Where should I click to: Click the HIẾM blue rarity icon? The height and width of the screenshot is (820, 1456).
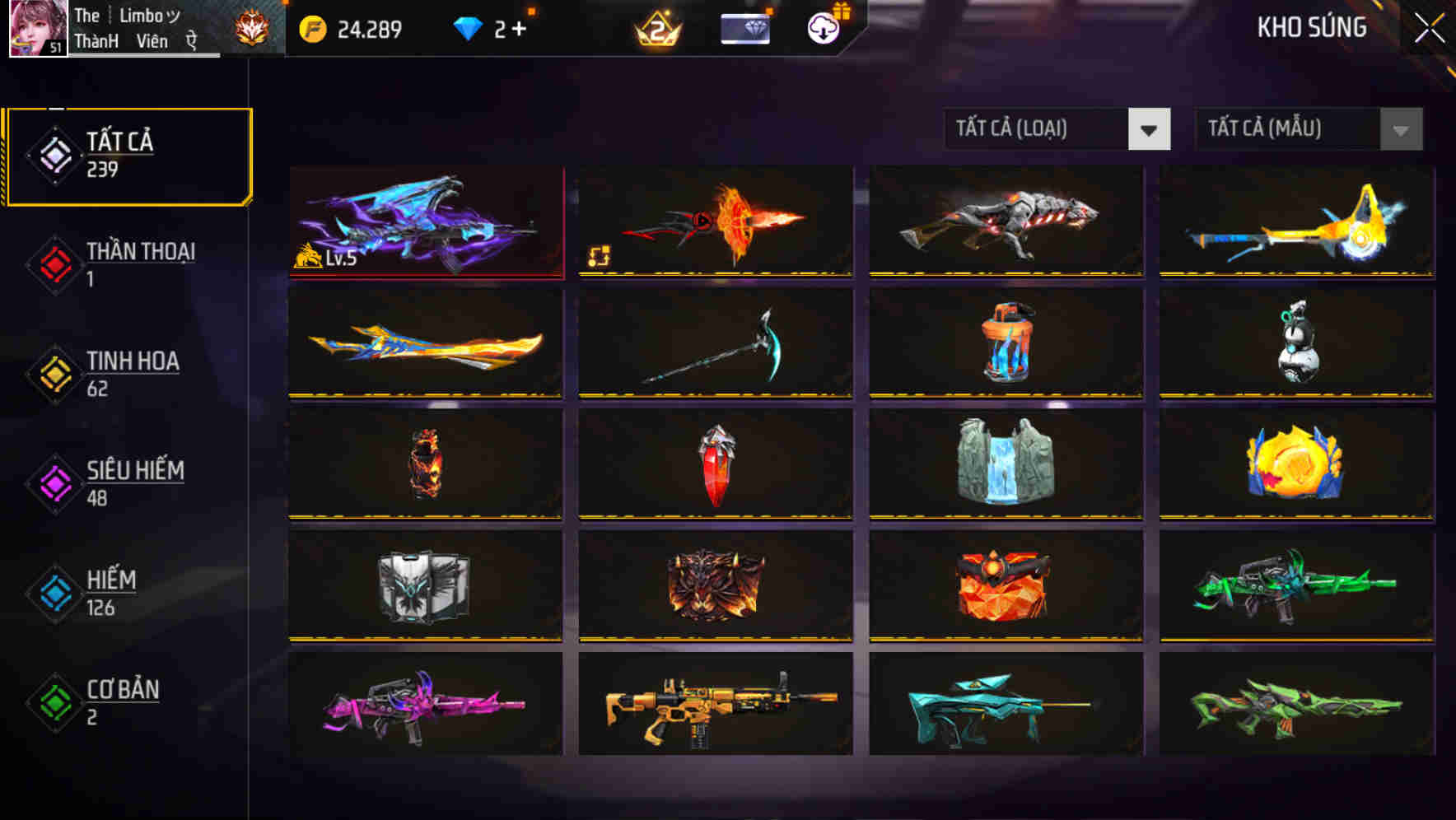[x=54, y=593]
